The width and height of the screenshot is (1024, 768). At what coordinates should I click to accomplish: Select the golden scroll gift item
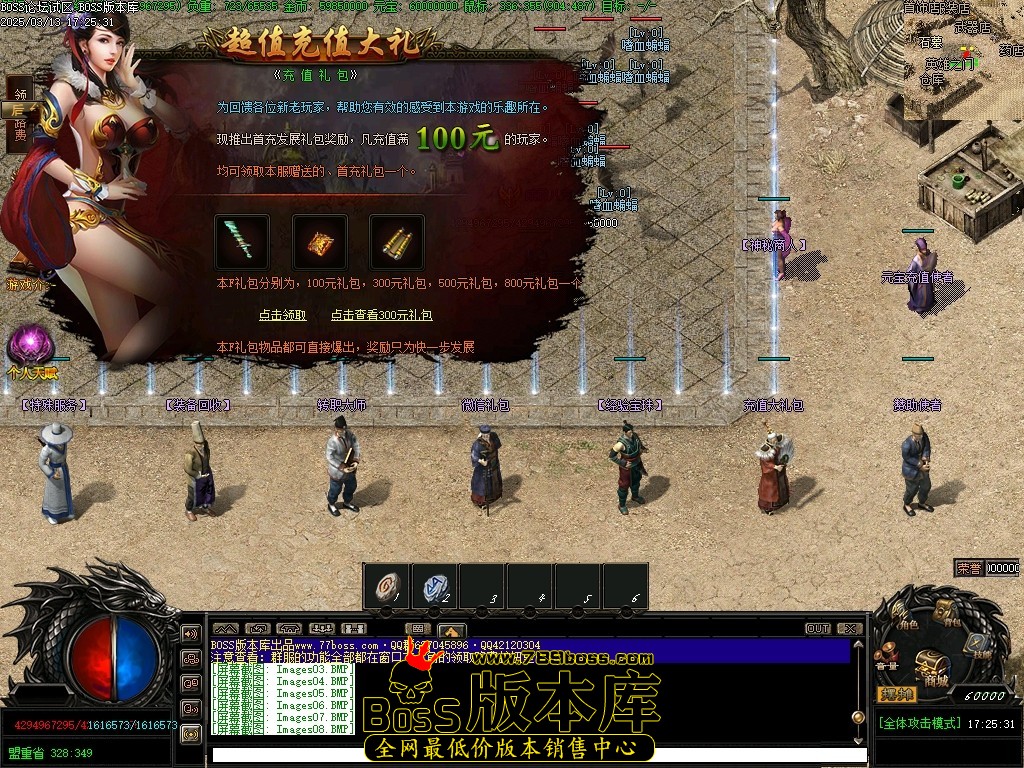(x=397, y=242)
